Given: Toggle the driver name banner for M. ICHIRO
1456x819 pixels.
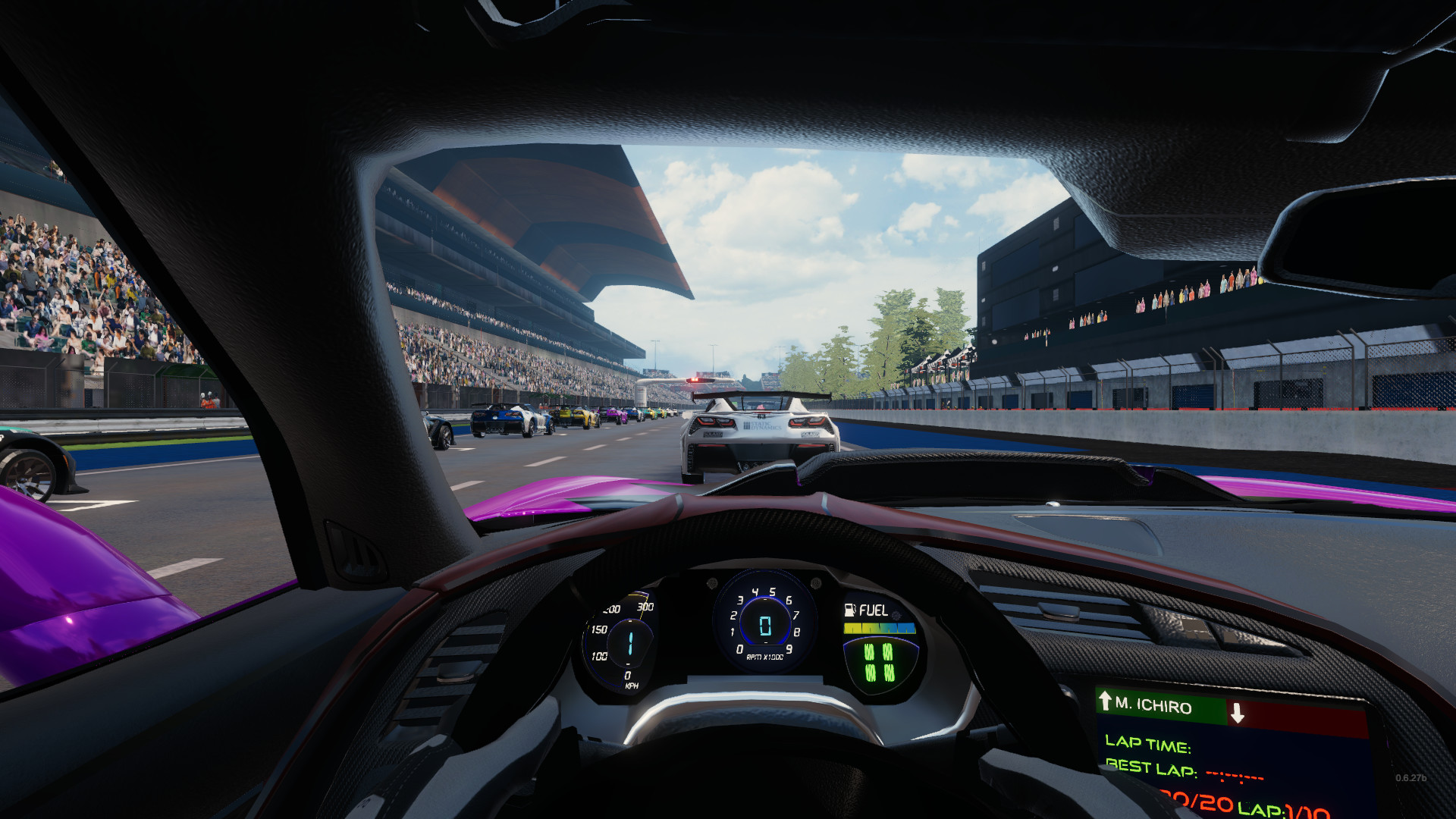Looking at the screenshot, I should [1153, 705].
